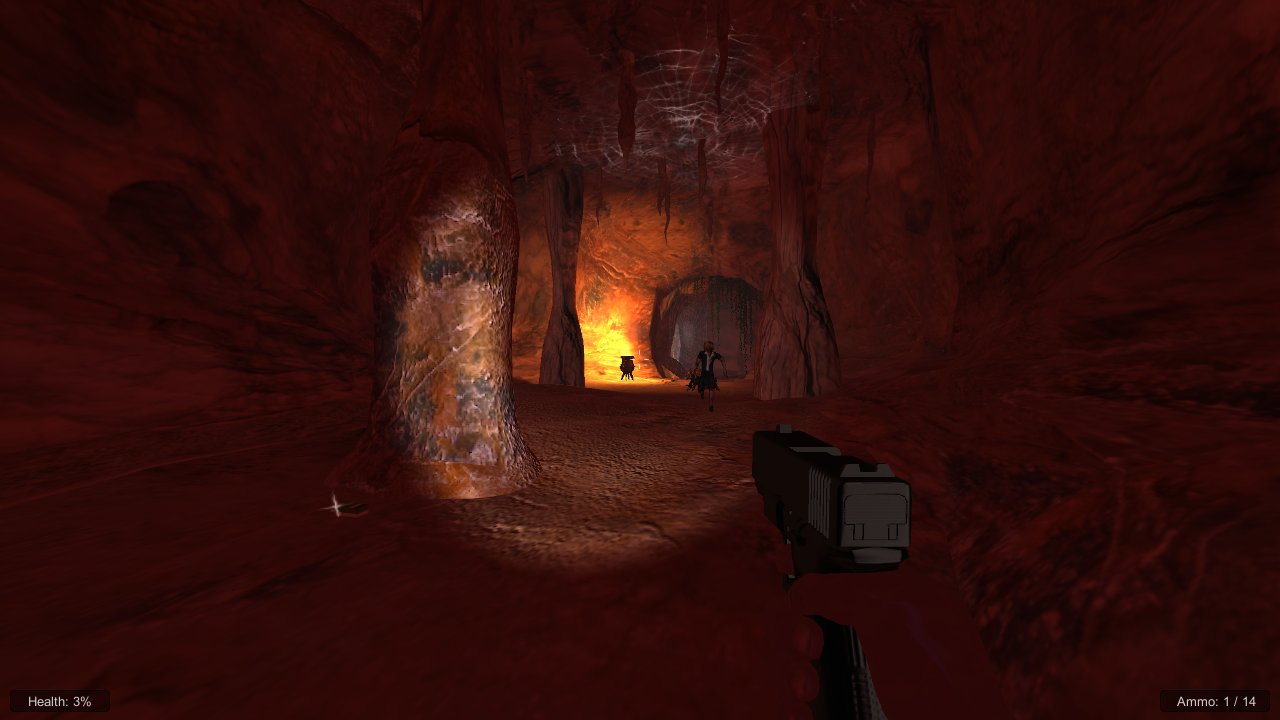Click the running zombie enemy

tap(708, 370)
